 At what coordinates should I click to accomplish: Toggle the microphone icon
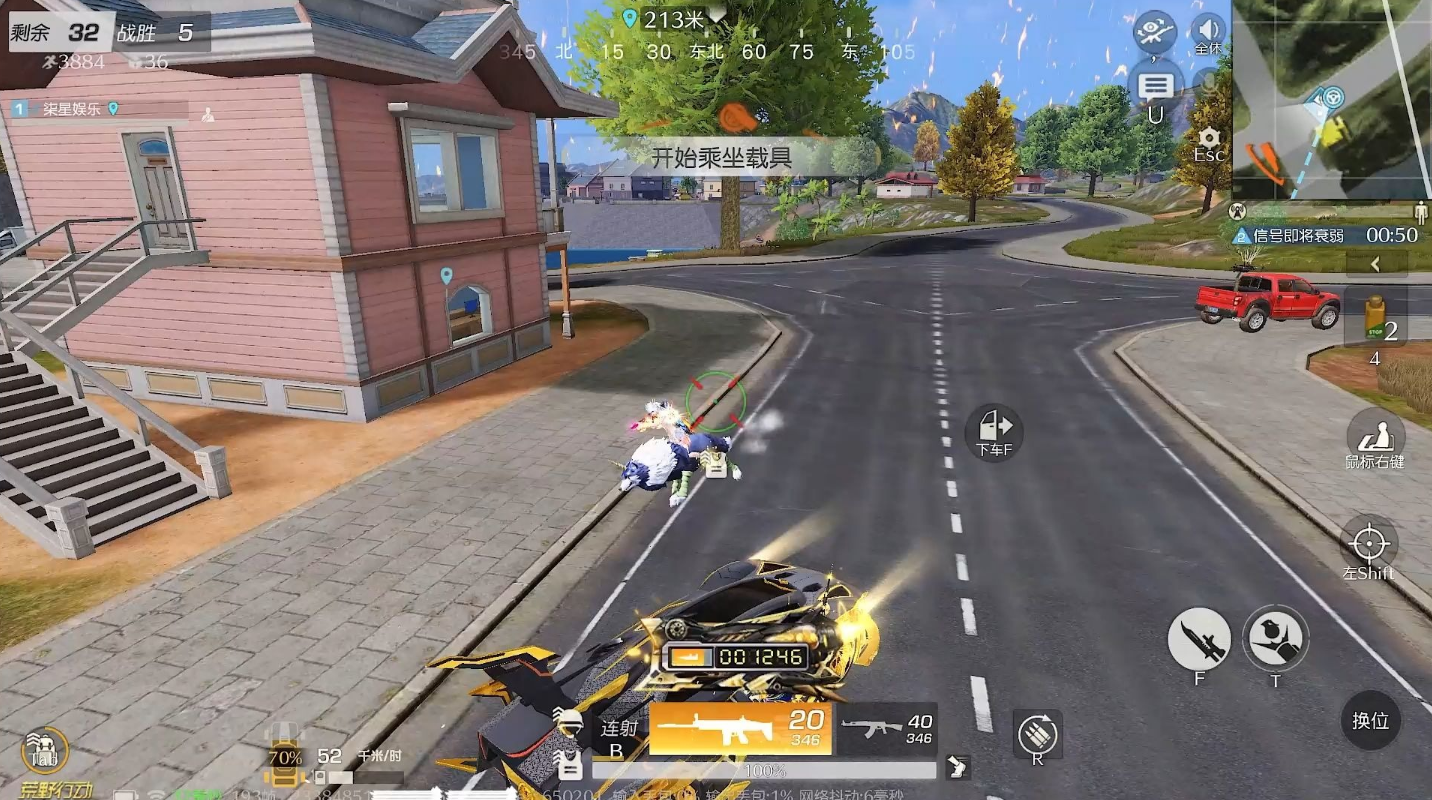point(1210,82)
